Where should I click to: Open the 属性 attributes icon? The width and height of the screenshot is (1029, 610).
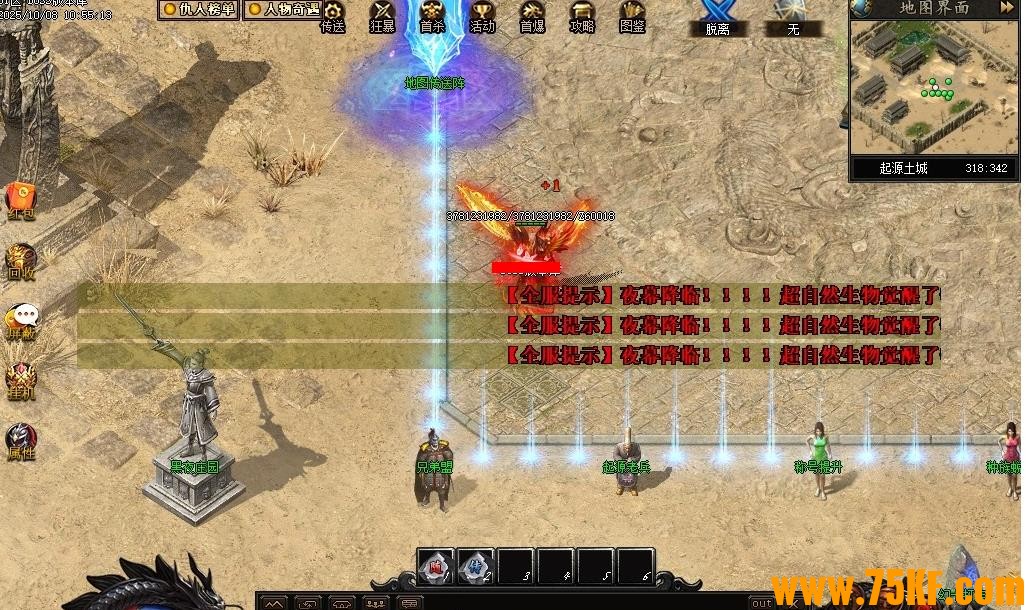tap(21, 439)
